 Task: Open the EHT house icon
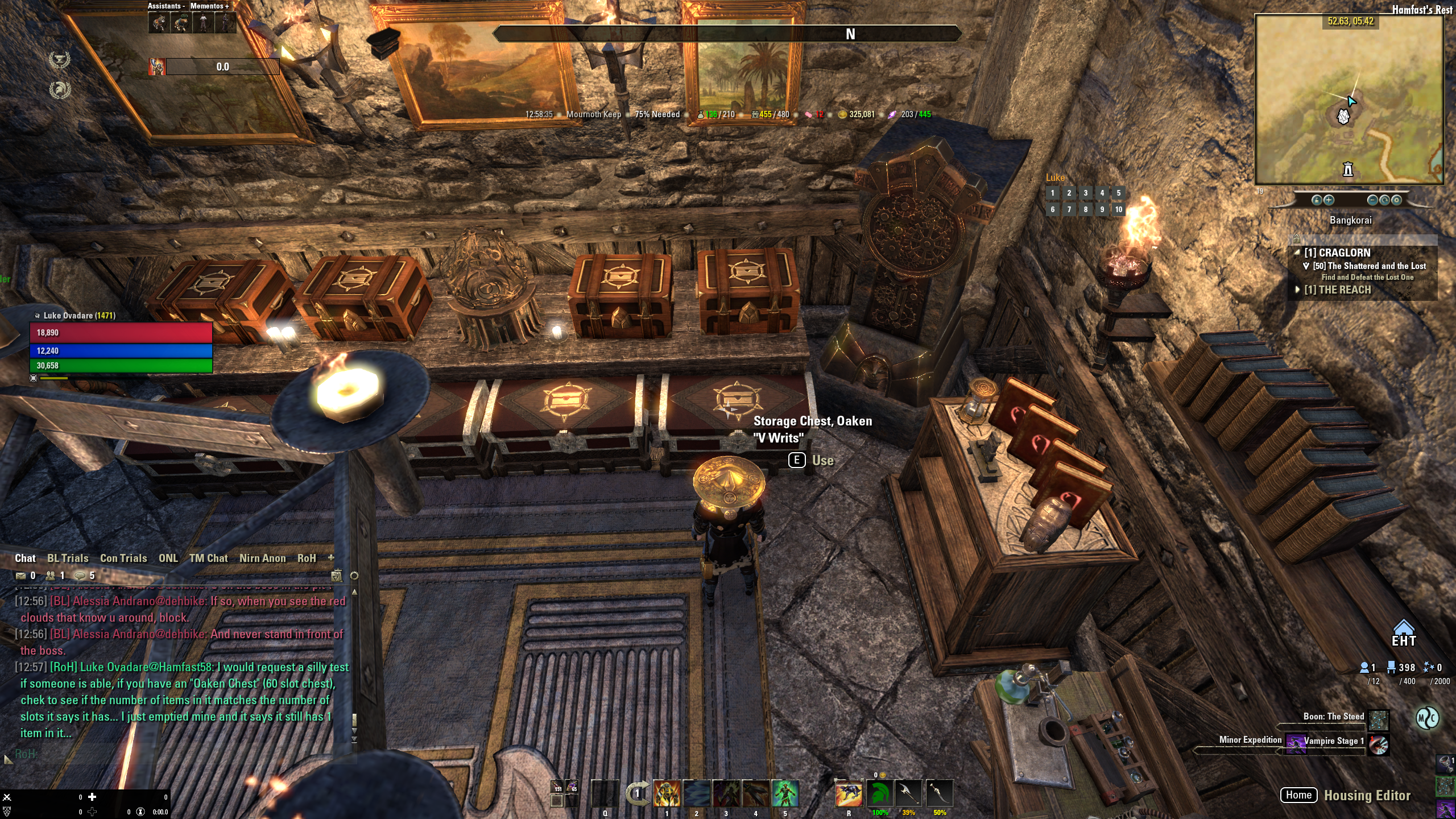click(1403, 632)
